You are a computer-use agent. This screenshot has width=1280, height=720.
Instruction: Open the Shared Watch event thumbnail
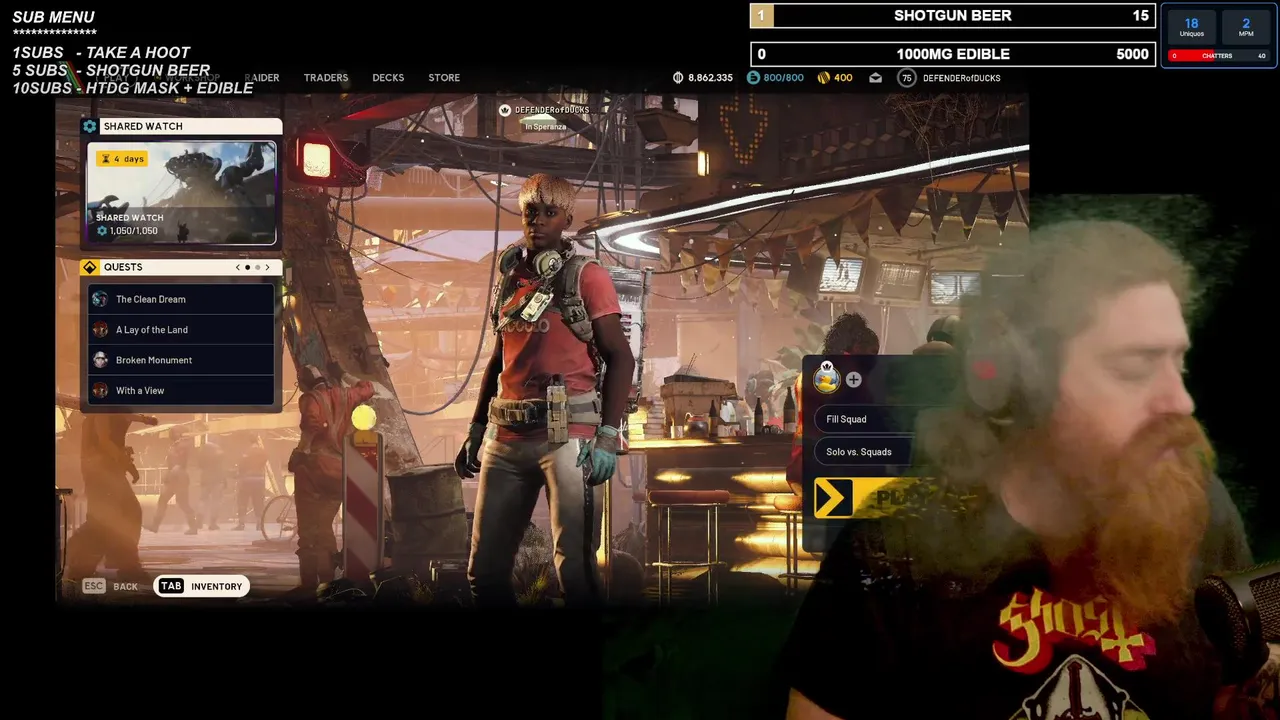coord(181,193)
